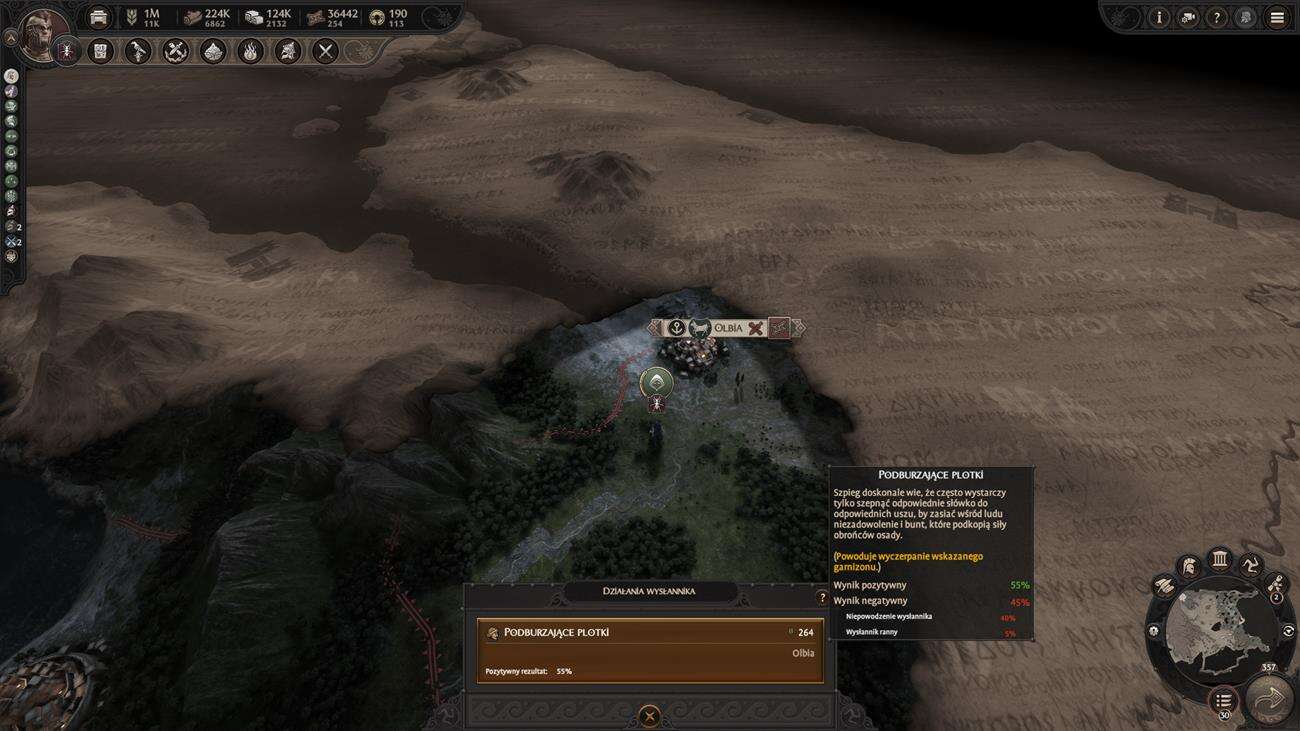Click the end turn arrow button
The height and width of the screenshot is (731, 1300).
(x=1269, y=697)
